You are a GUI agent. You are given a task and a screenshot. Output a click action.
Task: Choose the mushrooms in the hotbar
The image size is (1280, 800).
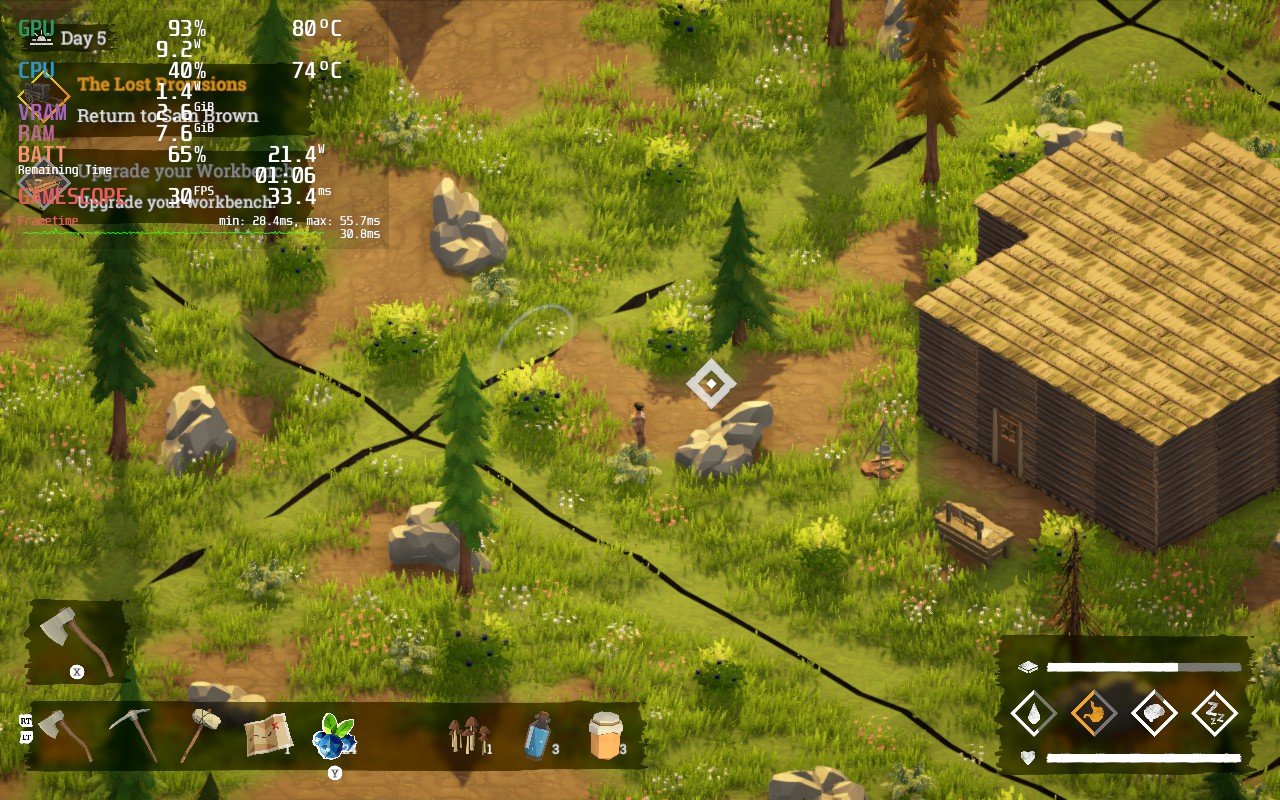coord(467,736)
